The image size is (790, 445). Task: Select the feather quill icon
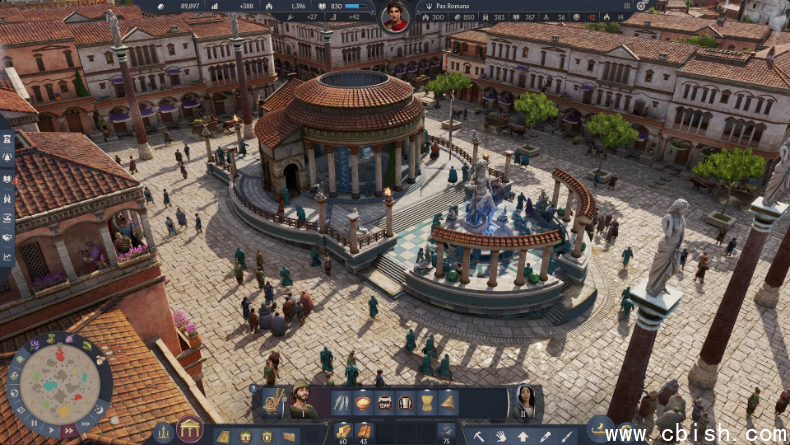click(x=341, y=402)
